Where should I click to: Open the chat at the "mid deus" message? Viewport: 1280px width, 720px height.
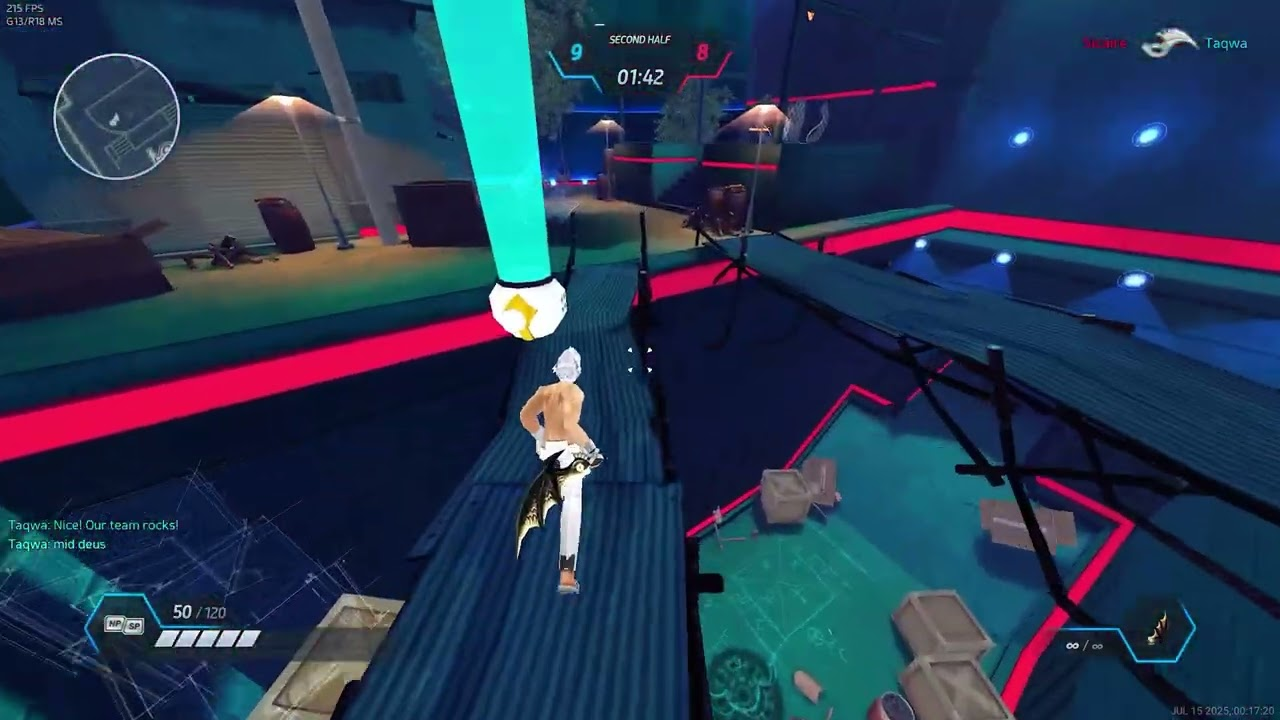[x=57, y=545]
